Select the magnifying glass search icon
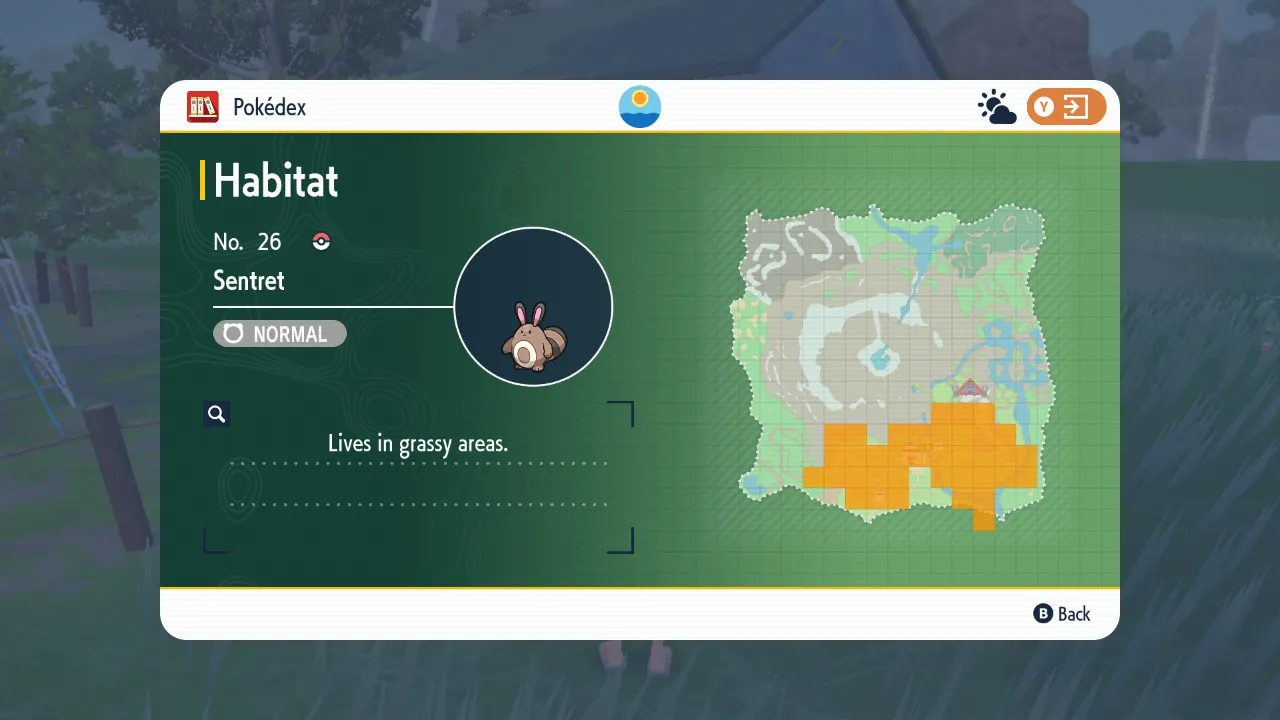This screenshot has height=720, width=1280. point(216,413)
